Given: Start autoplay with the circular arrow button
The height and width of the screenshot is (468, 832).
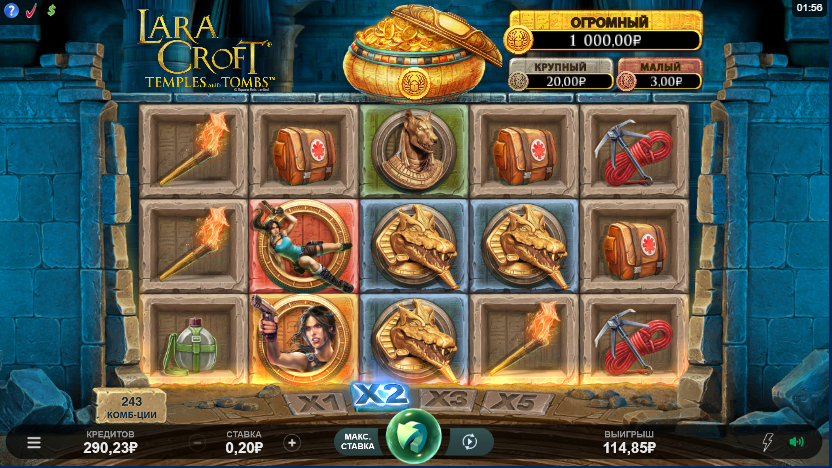Looking at the screenshot, I should (x=470, y=441).
